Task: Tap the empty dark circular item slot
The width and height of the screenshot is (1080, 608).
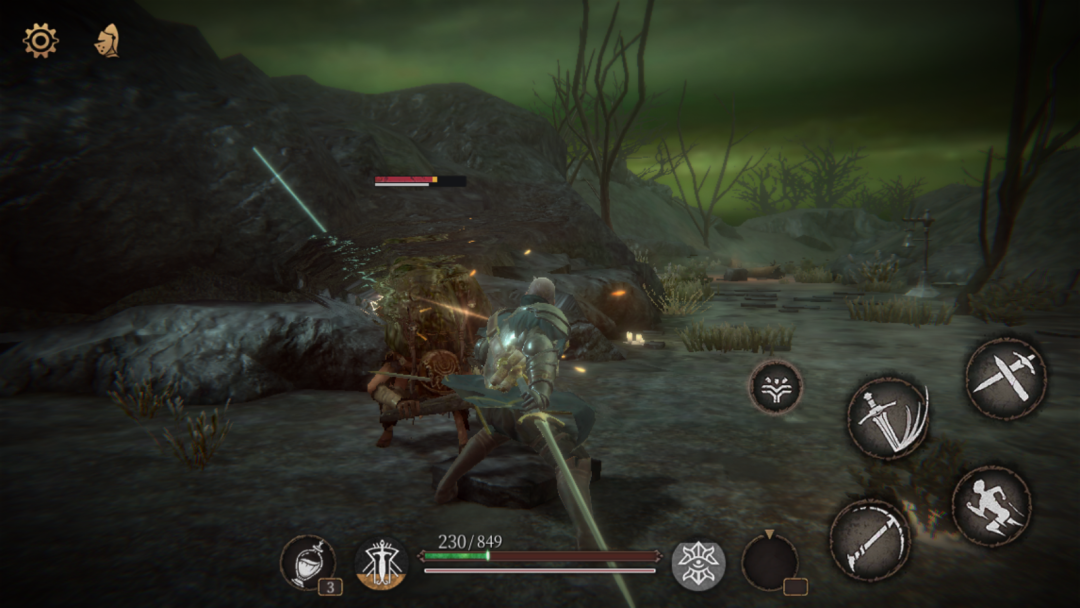Action: pyautogui.click(x=769, y=562)
